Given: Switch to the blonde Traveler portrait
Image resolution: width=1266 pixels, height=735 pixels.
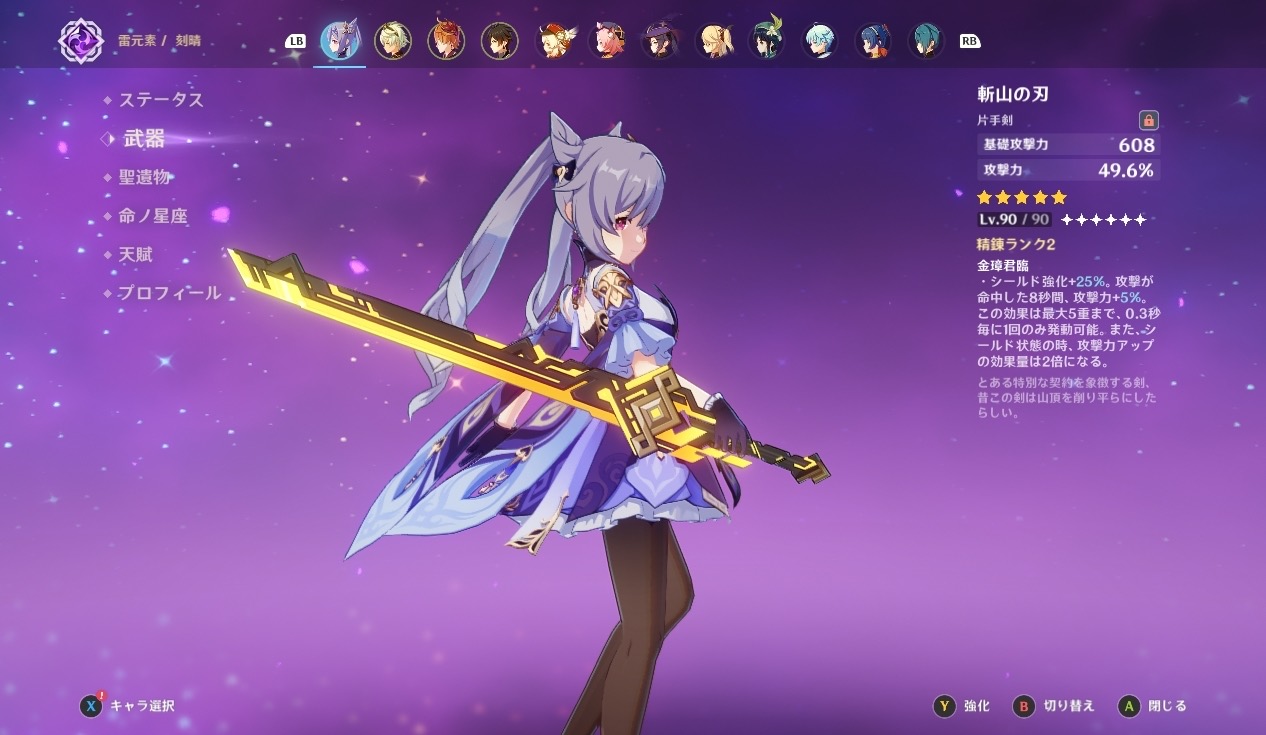Looking at the screenshot, I should point(714,41).
